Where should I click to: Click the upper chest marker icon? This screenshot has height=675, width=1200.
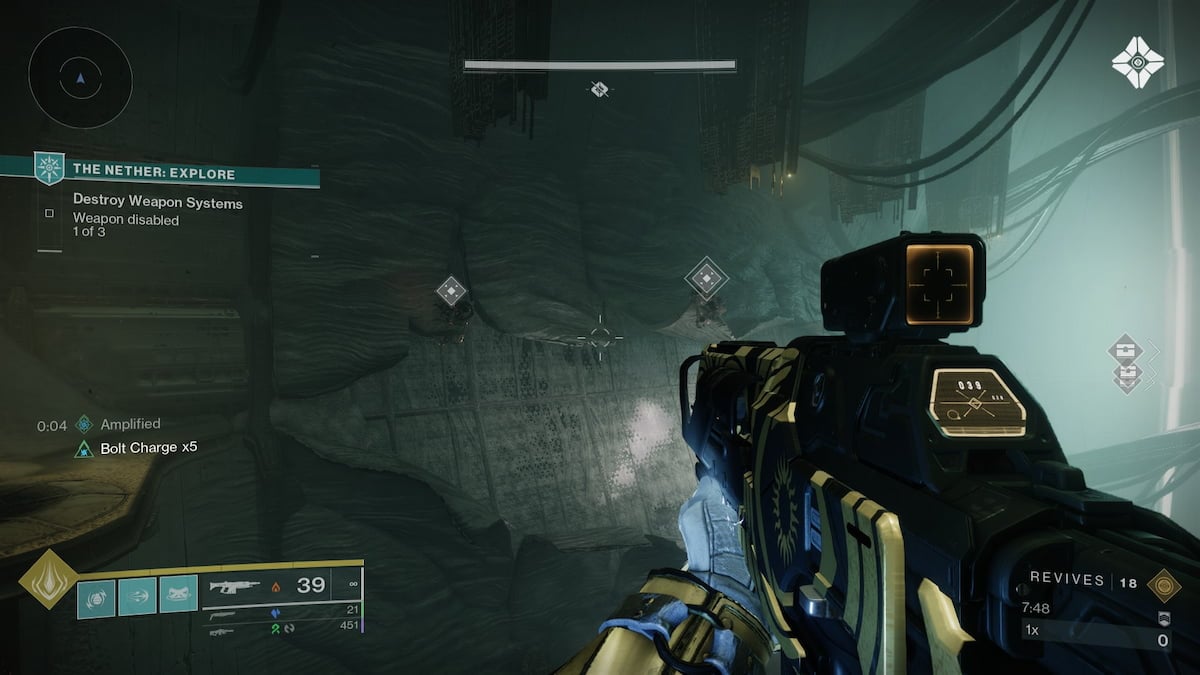point(1125,350)
